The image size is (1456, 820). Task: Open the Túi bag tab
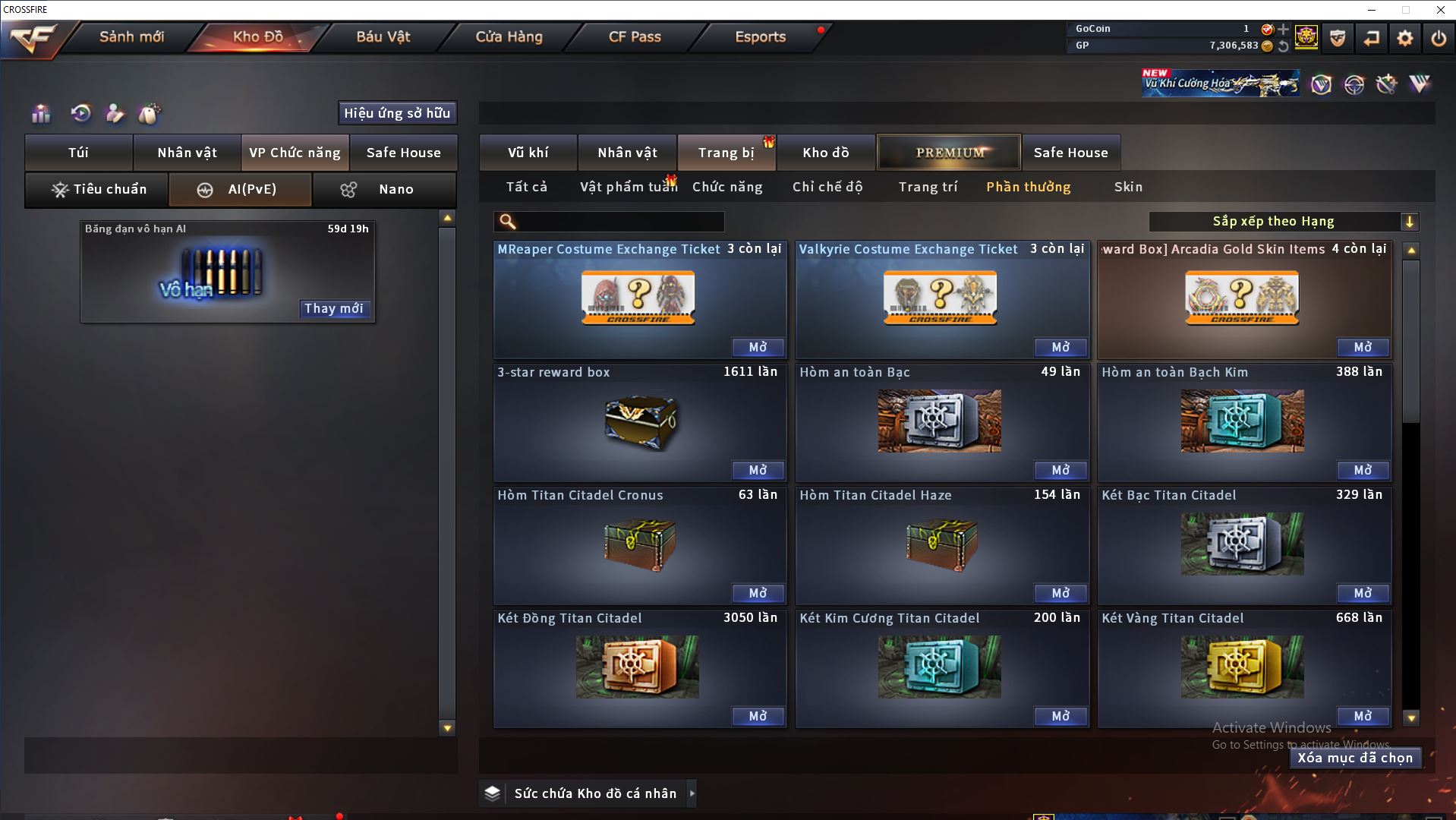coord(79,153)
